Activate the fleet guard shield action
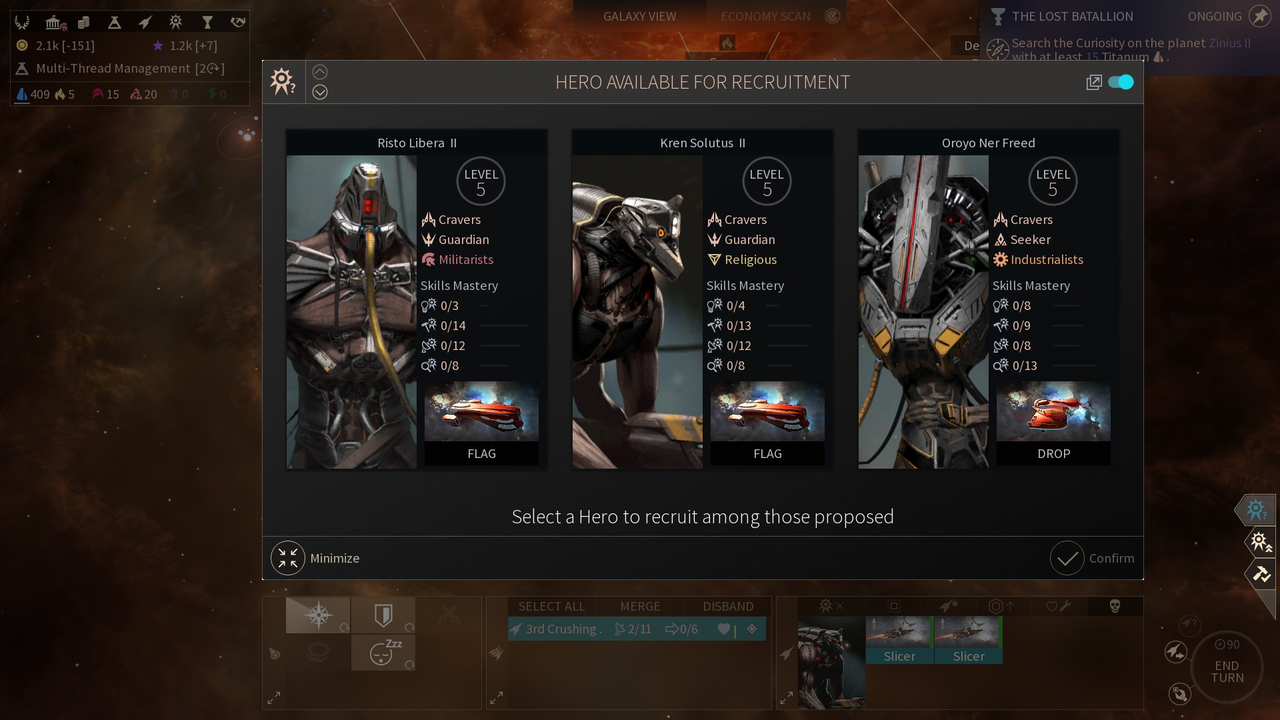This screenshot has height=720, width=1280. [383, 614]
